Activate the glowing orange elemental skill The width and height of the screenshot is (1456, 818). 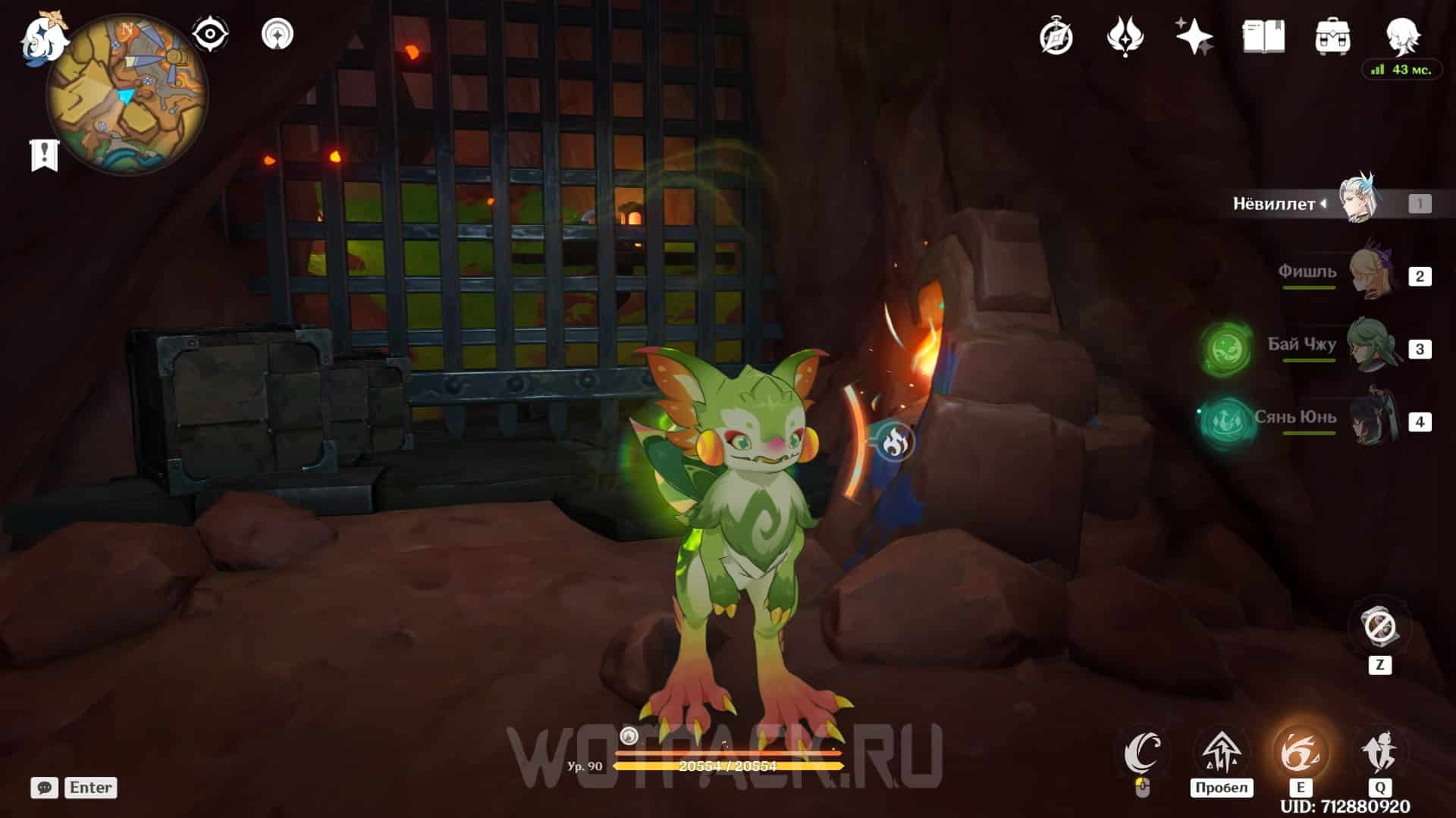(1300, 753)
